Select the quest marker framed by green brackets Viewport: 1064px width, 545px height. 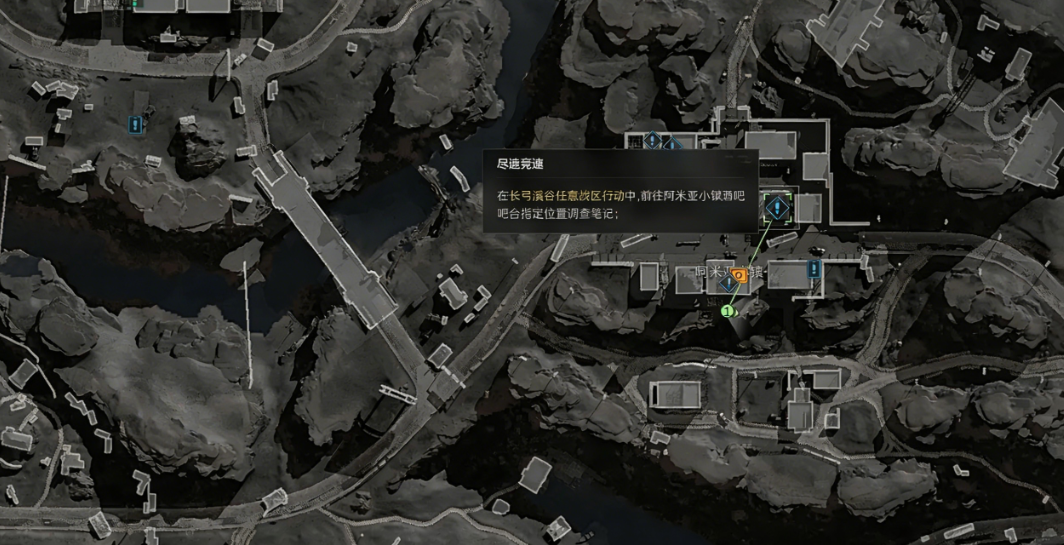tap(775, 208)
